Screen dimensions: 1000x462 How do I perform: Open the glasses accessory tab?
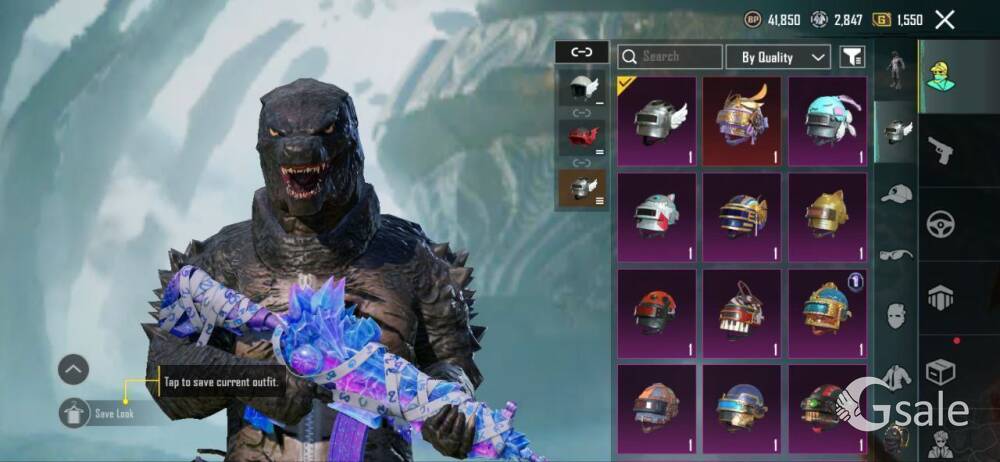[x=896, y=255]
